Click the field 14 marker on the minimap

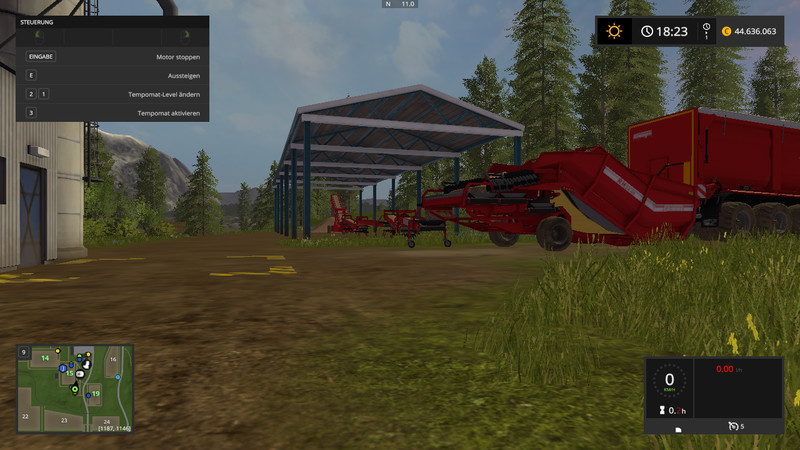click(x=45, y=357)
